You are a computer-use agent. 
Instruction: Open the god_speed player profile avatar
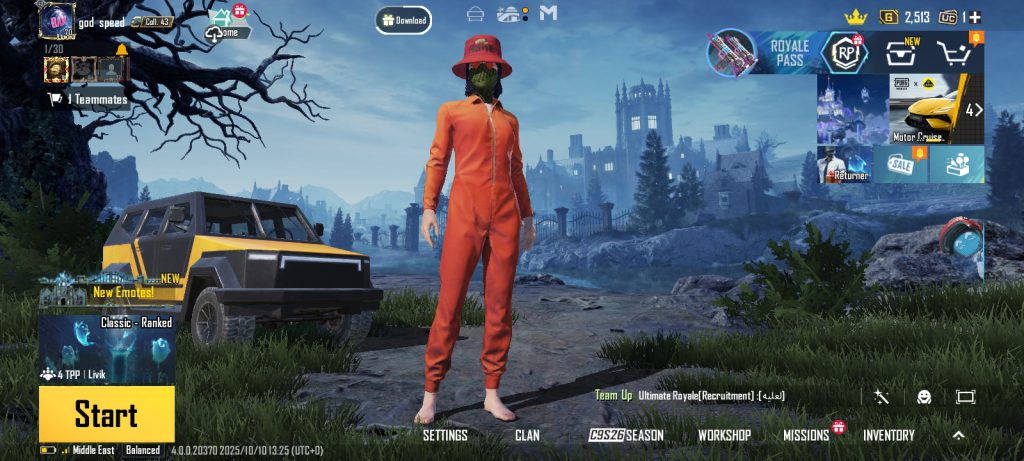pos(56,20)
